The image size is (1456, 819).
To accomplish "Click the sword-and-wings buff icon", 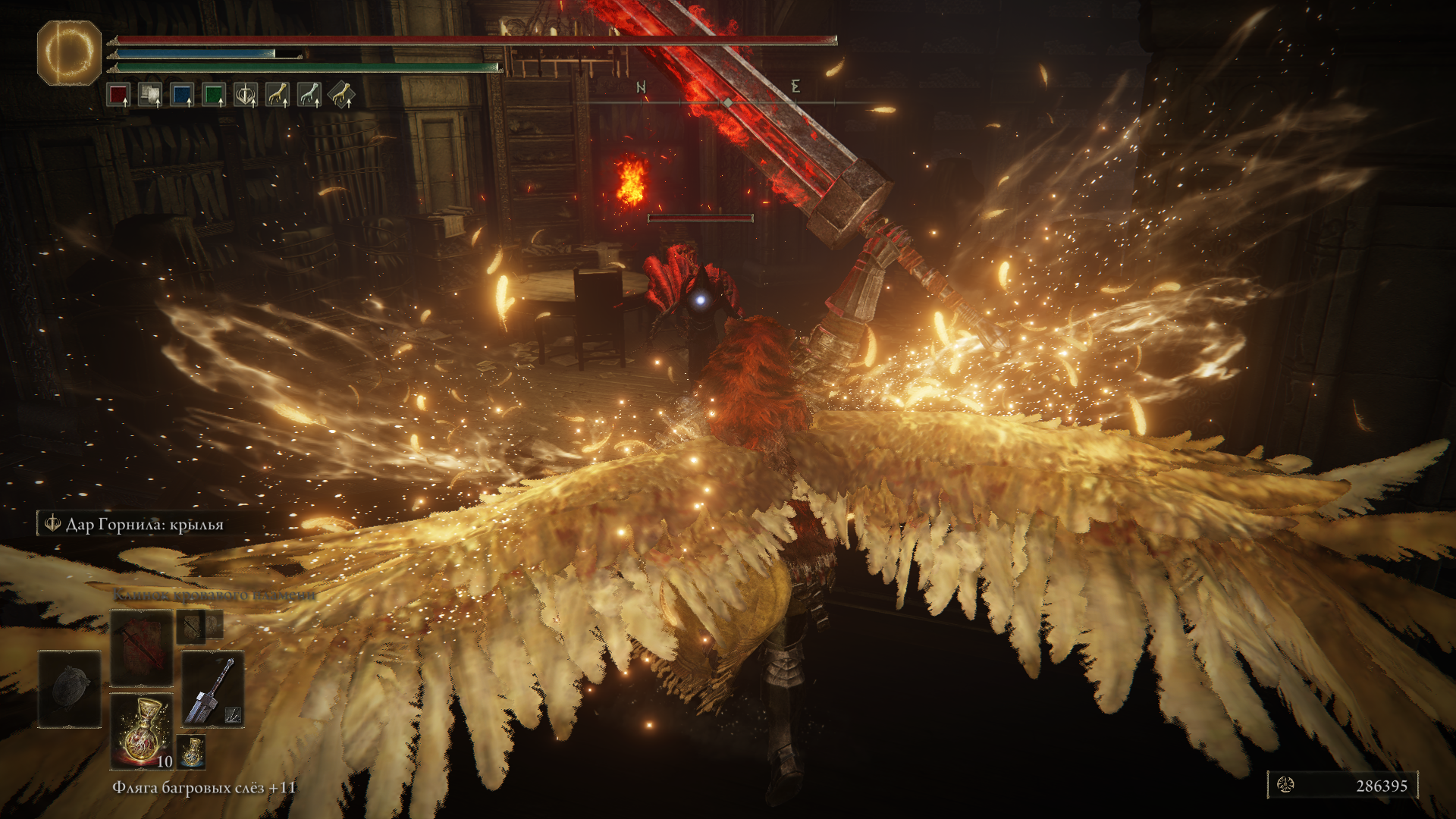I will point(246,95).
